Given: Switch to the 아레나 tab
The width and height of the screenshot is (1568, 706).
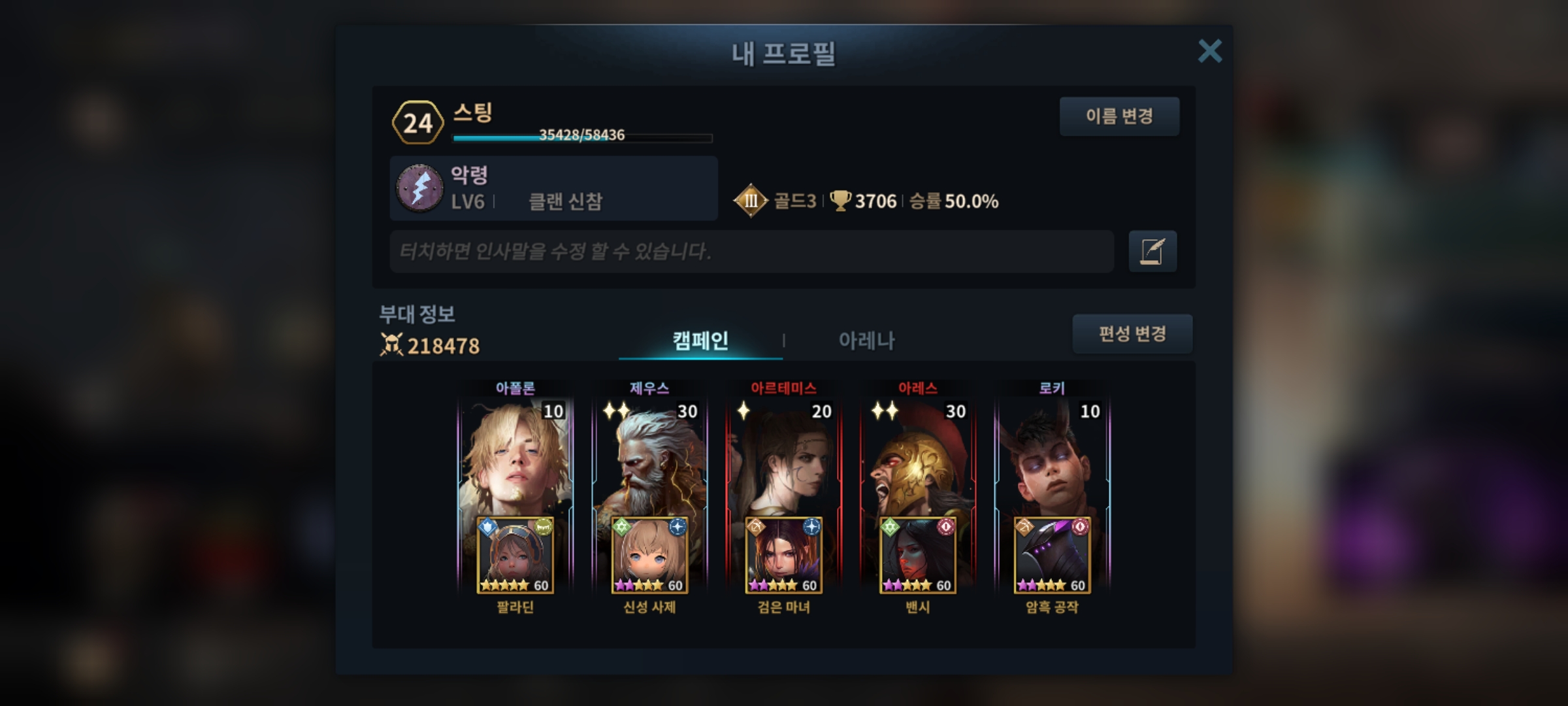Looking at the screenshot, I should point(866,340).
